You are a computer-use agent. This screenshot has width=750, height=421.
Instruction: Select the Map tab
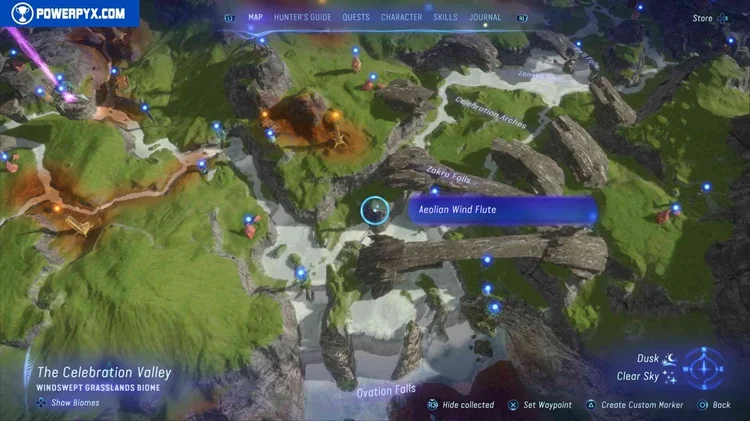click(255, 17)
